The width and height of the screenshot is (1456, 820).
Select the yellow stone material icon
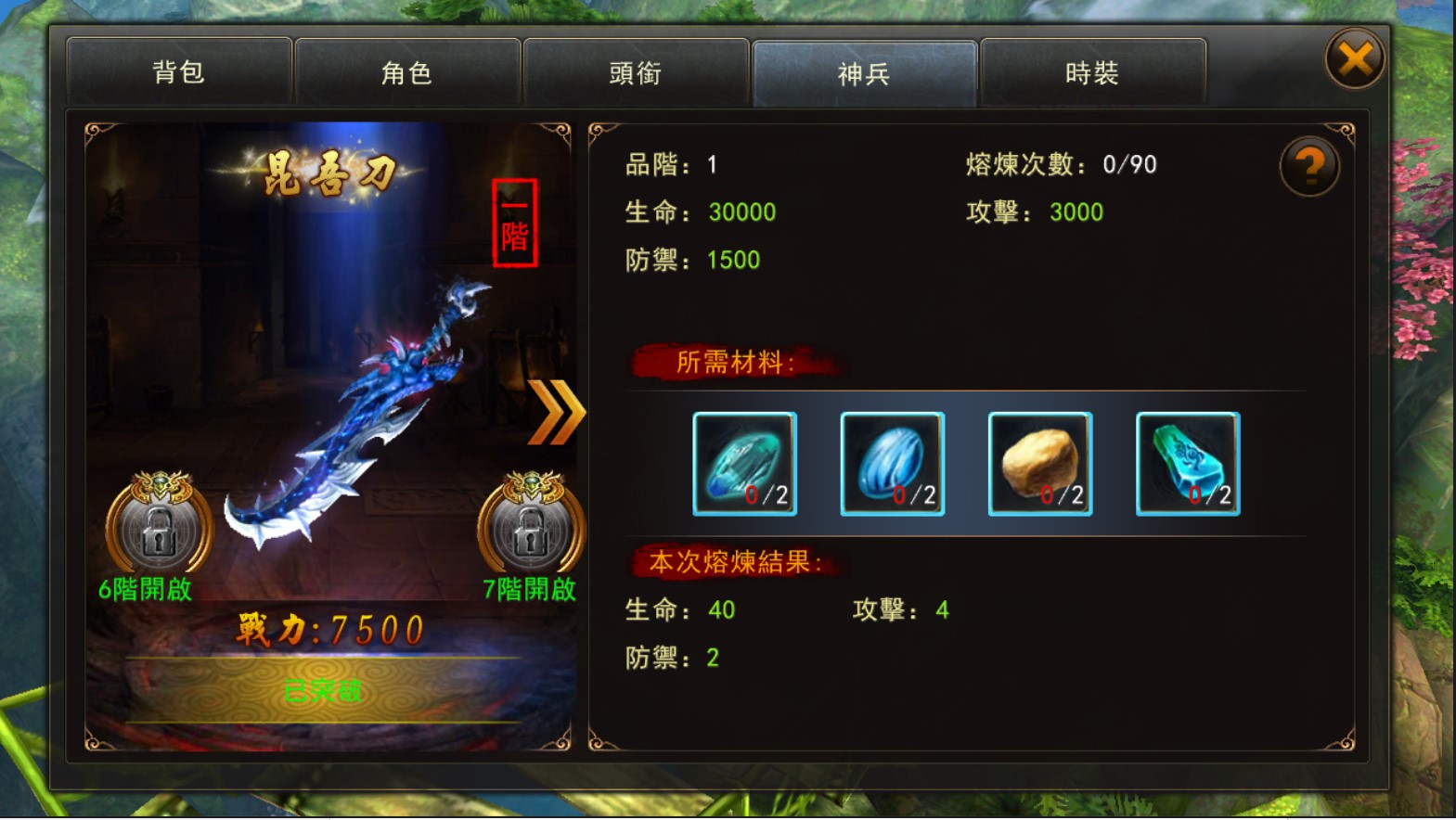pos(1038,462)
